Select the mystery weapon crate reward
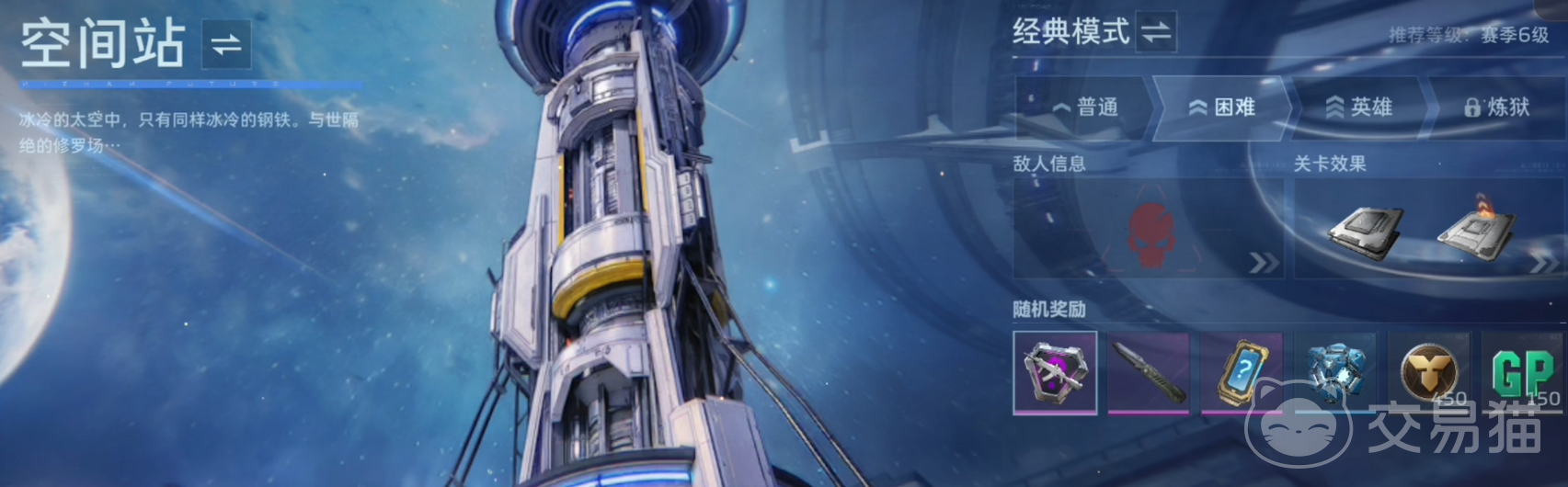Image resolution: width=1568 pixels, height=487 pixels. pyautogui.click(x=1055, y=373)
